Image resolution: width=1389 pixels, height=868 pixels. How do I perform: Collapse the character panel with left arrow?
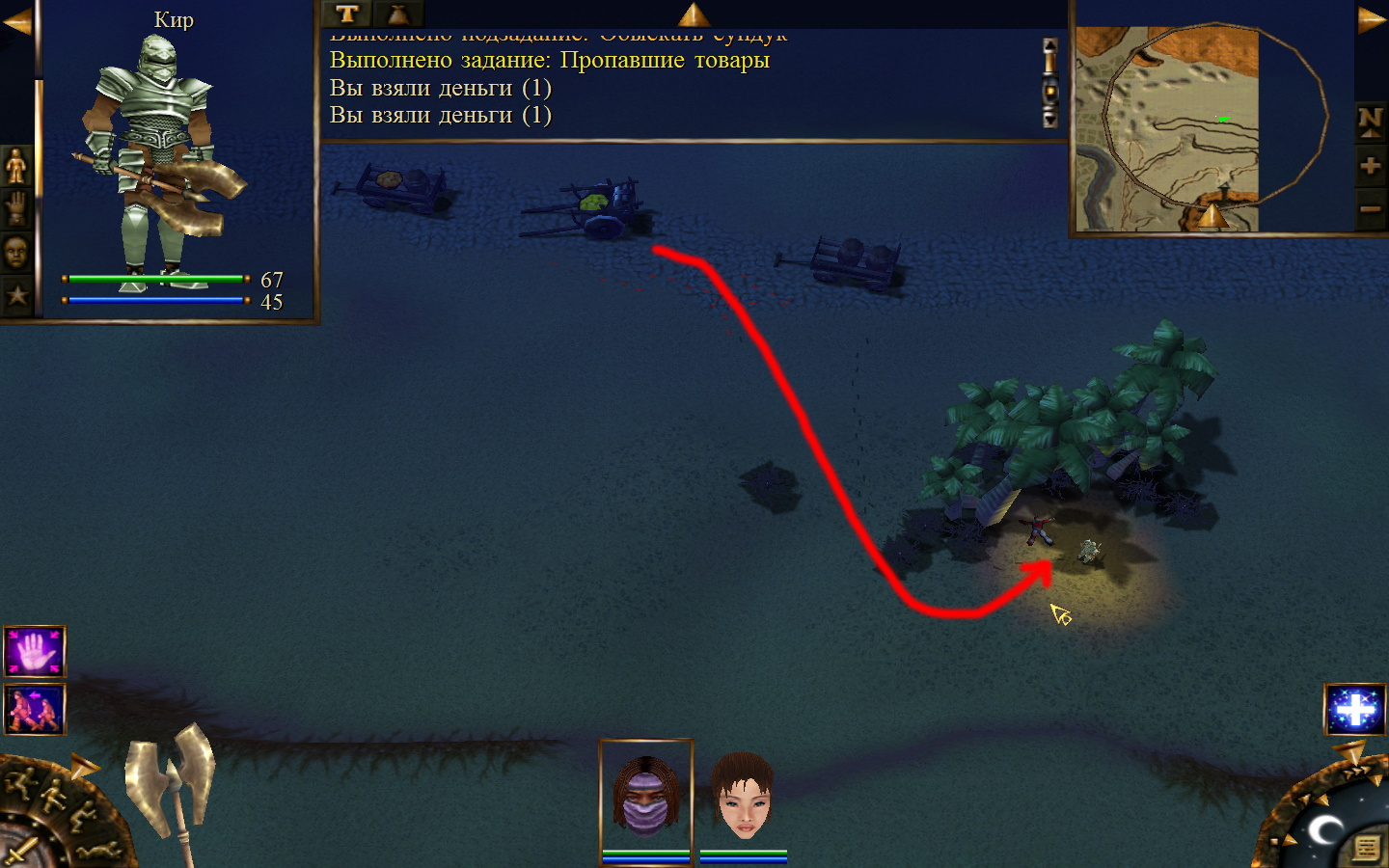click(x=16, y=21)
